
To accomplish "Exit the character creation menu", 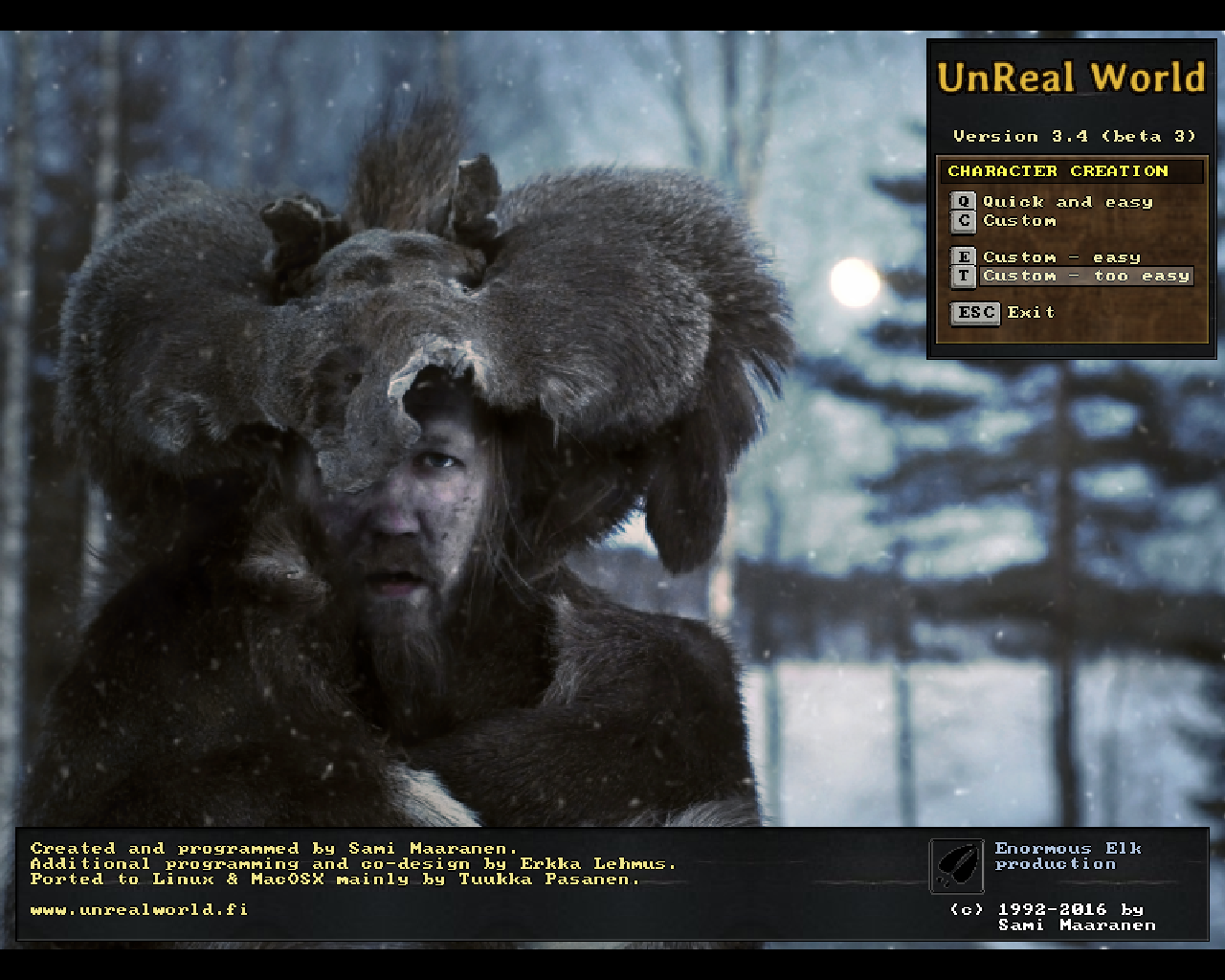I will tap(1030, 313).
